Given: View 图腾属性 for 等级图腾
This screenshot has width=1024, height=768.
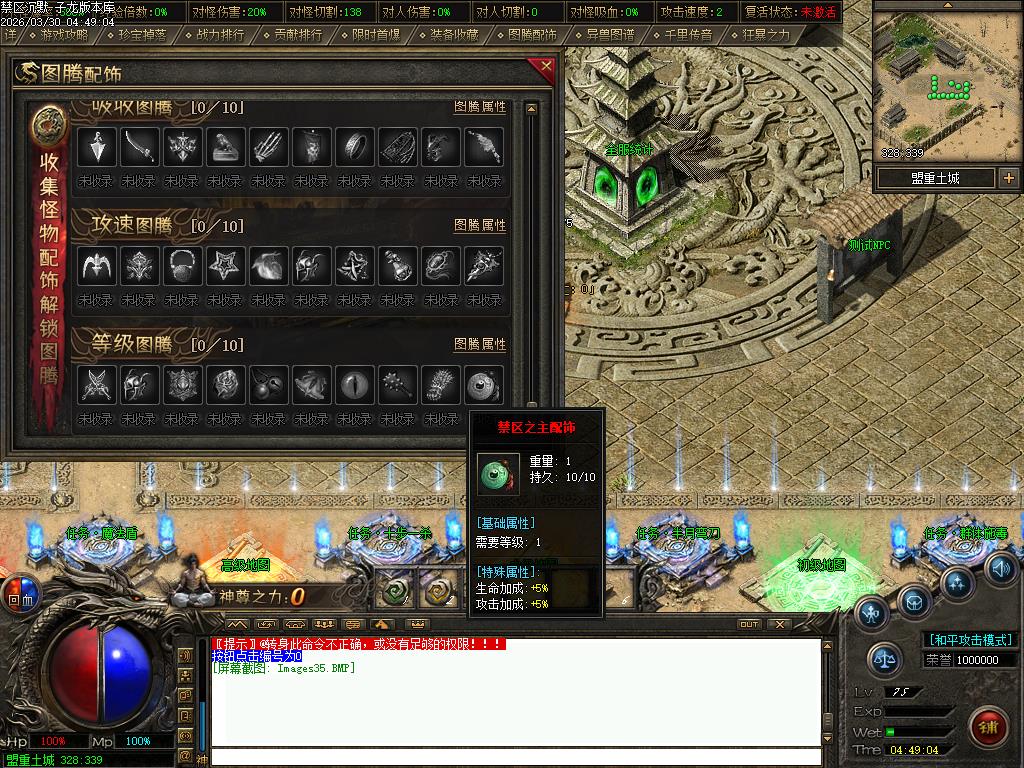Looking at the screenshot, I should point(480,344).
